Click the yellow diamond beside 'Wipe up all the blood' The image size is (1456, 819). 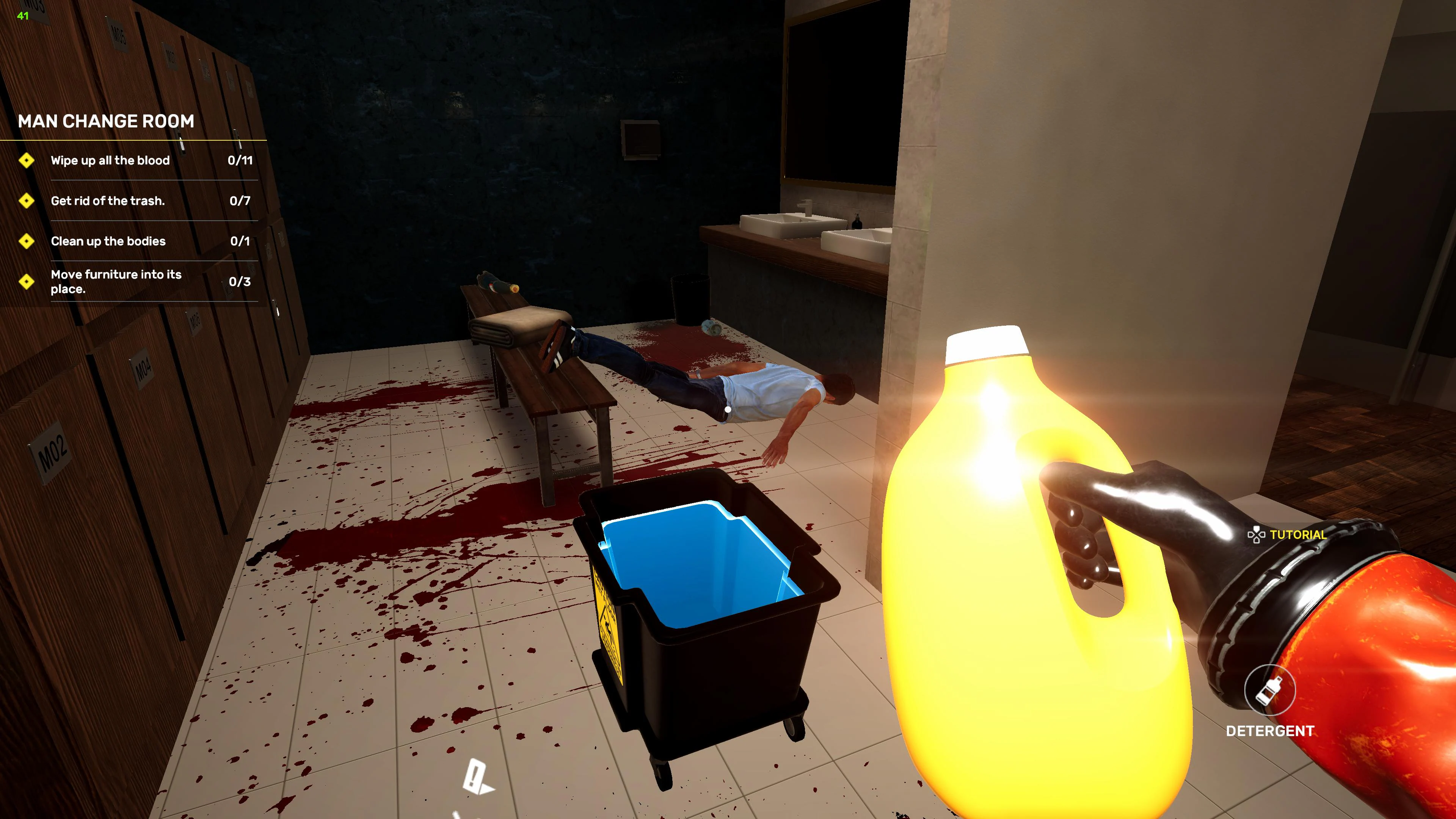pos(27,161)
